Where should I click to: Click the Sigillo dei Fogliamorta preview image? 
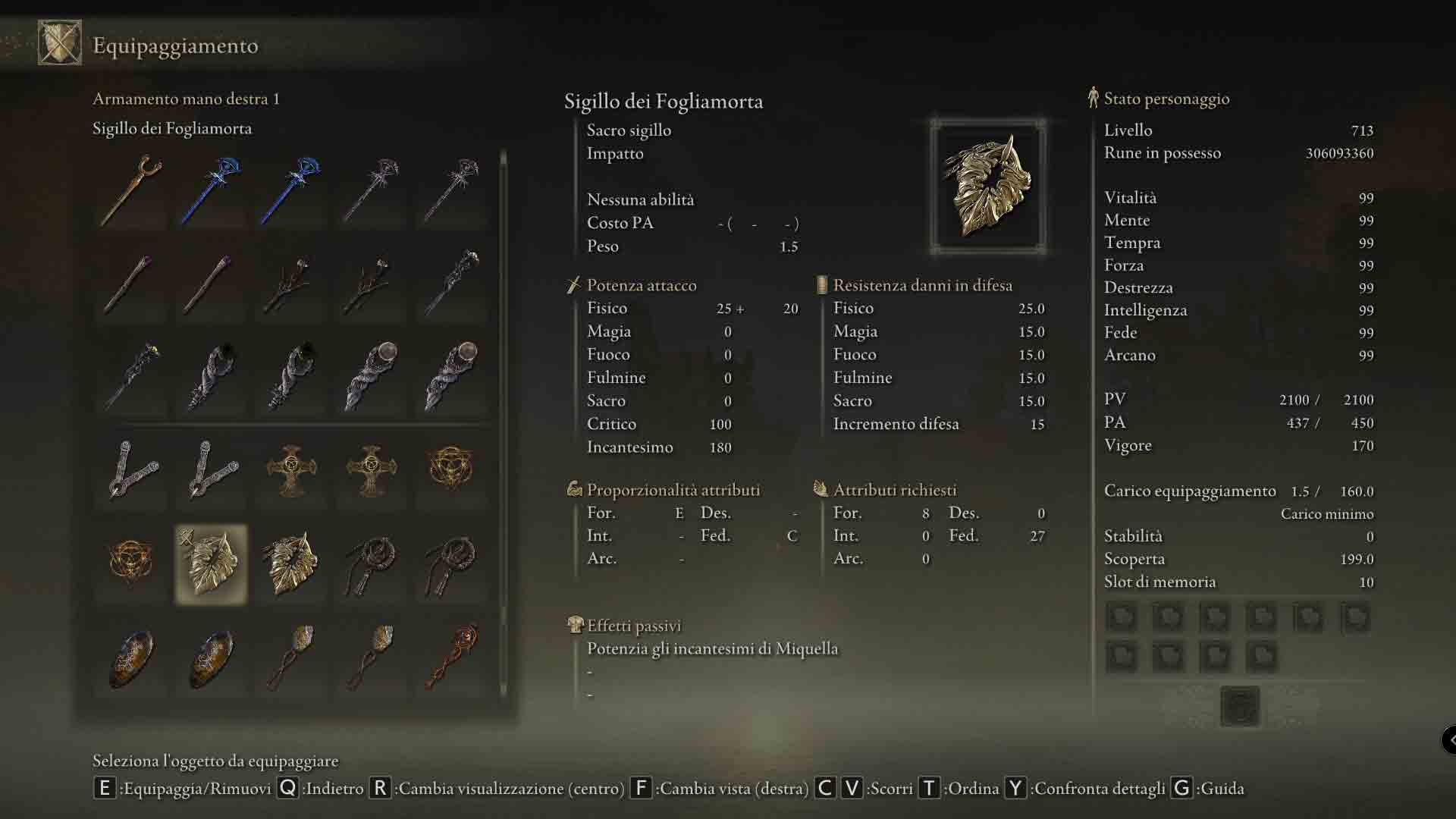987,187
